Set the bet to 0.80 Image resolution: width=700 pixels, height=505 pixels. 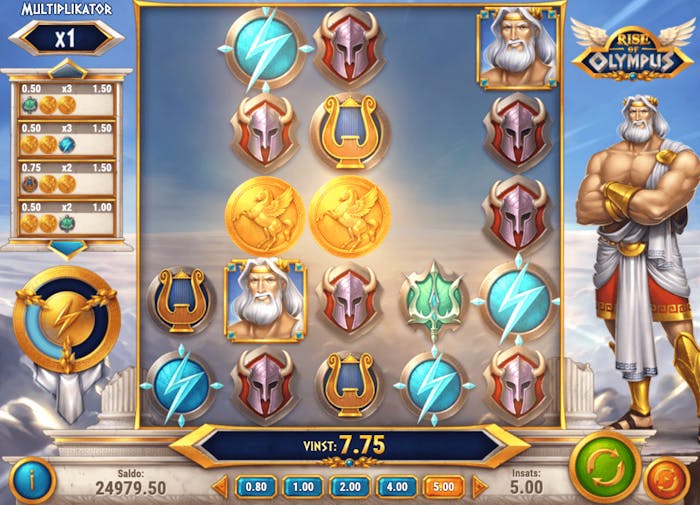pyautogui.click(x=255, y=487)
